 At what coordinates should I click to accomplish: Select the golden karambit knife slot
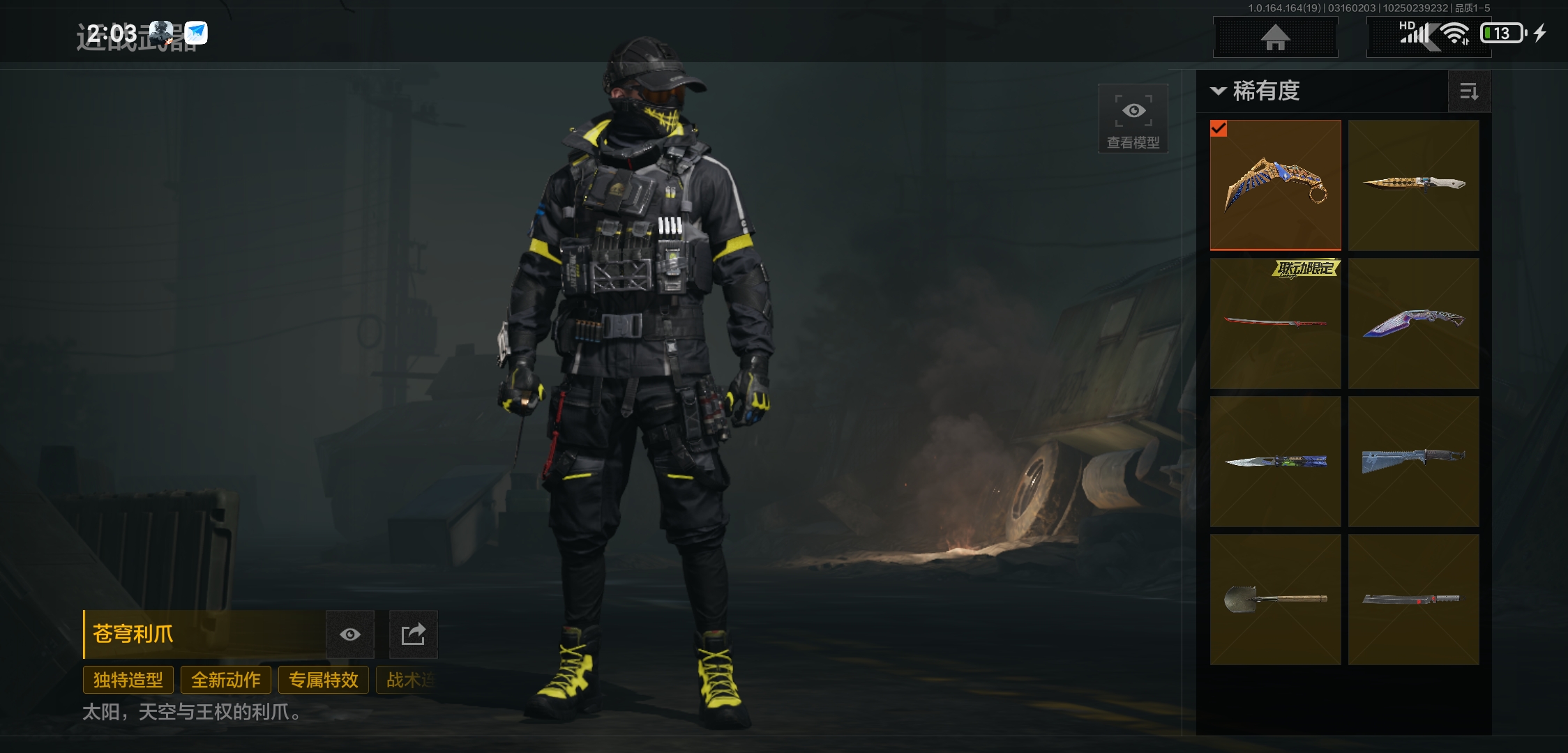pyautogui.click(x=1275, y=185)
